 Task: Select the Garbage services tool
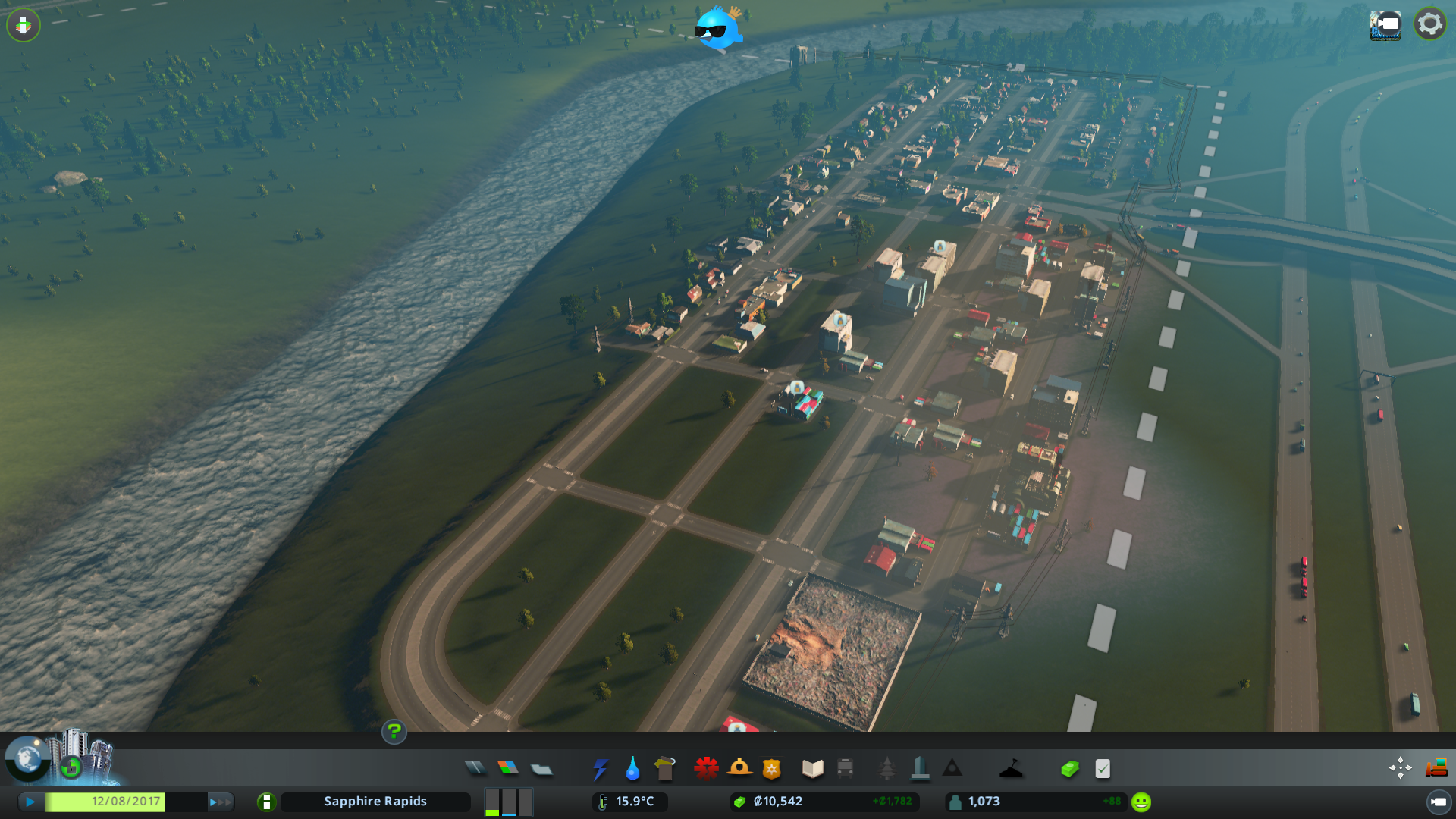tap(664, 768)
